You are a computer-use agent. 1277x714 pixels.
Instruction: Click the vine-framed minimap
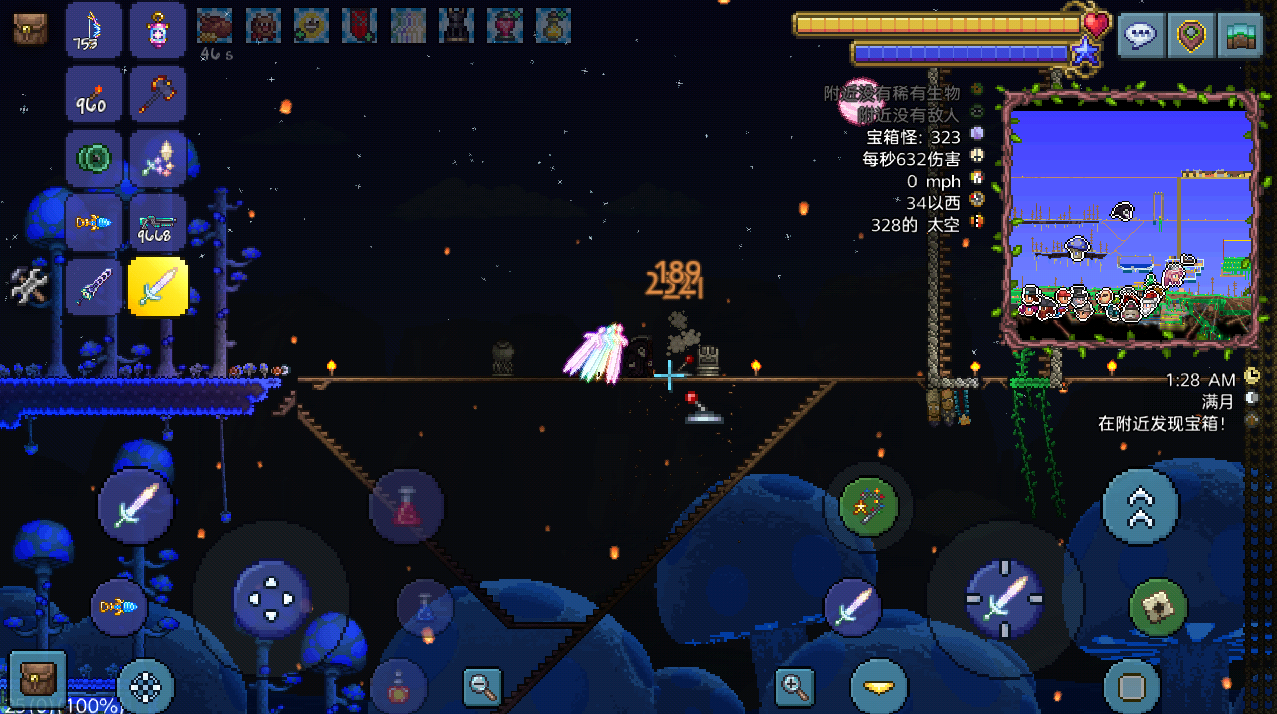1131,218
